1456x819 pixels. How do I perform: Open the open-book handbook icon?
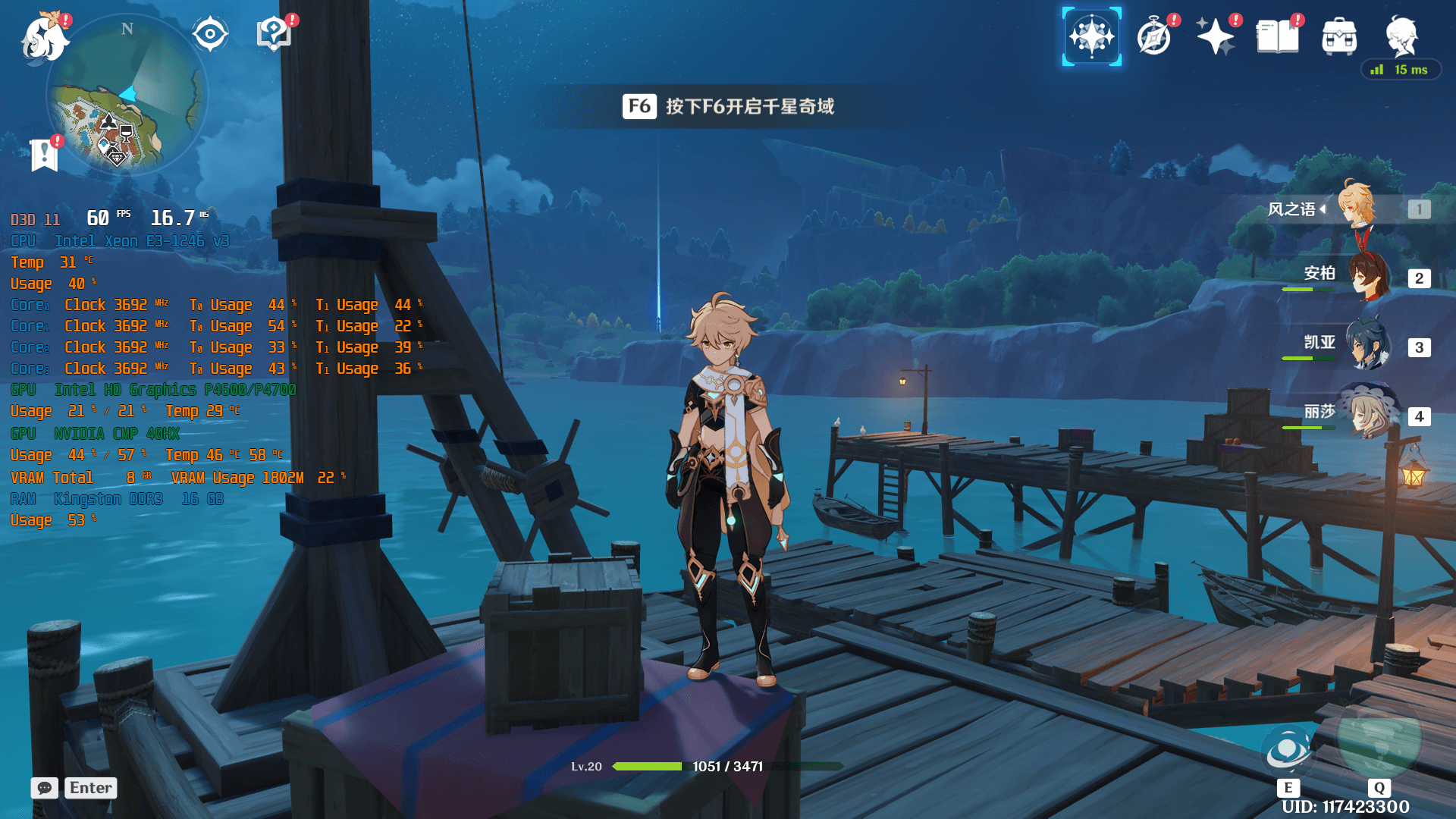[1278, 36]
